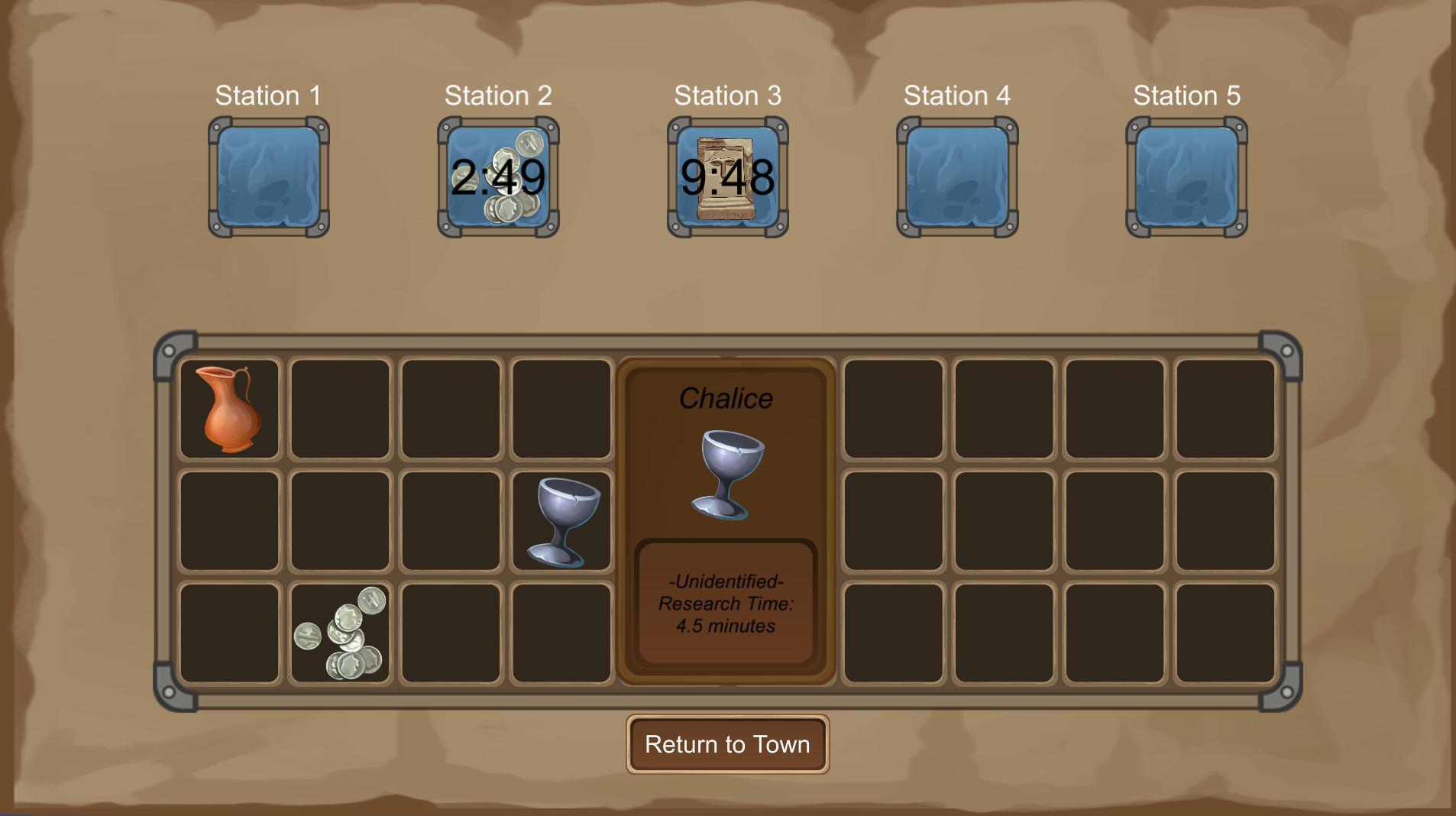This screenshot has height=816, width=1456.
Task: Click the Station 1 label
Action: tap(268, 95)
